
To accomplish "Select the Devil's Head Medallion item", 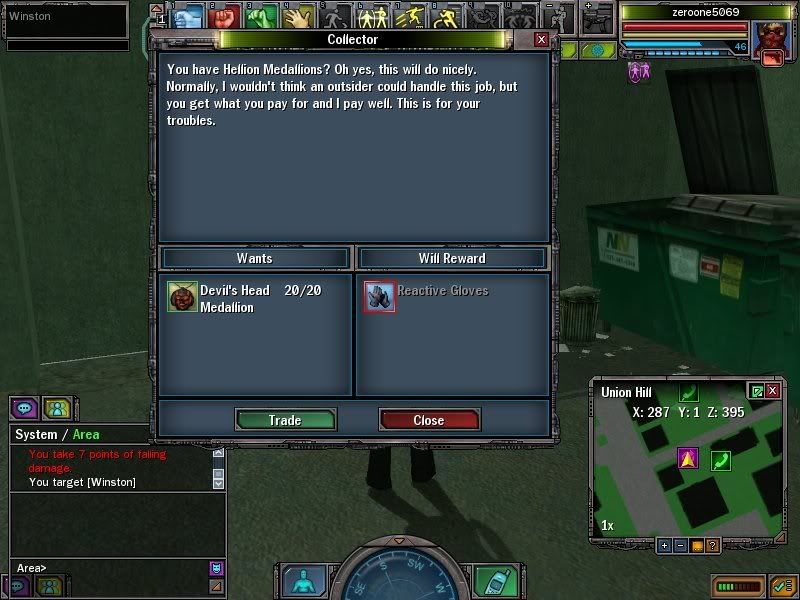I will click(x=182, y=297).
